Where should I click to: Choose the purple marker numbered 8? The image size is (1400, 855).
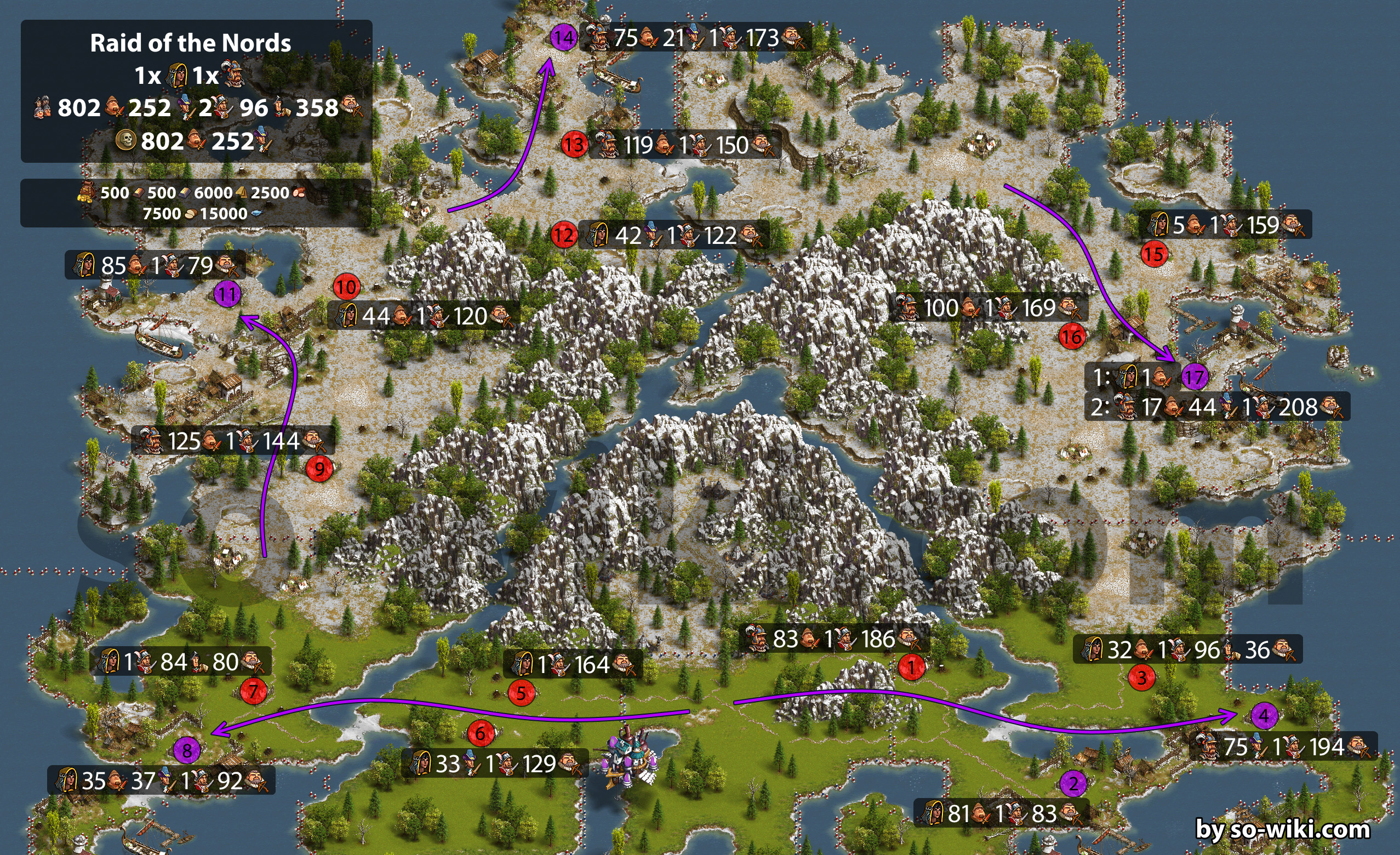(x=187, y=751)
